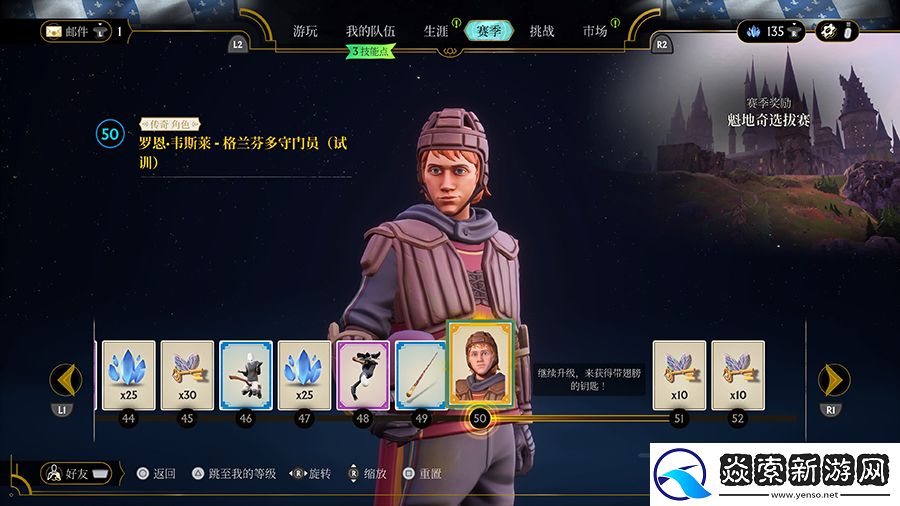This screenshot has height=506, width=900.
Task: Select the level 44 crystal reward
Action: (x=127, y=375)
